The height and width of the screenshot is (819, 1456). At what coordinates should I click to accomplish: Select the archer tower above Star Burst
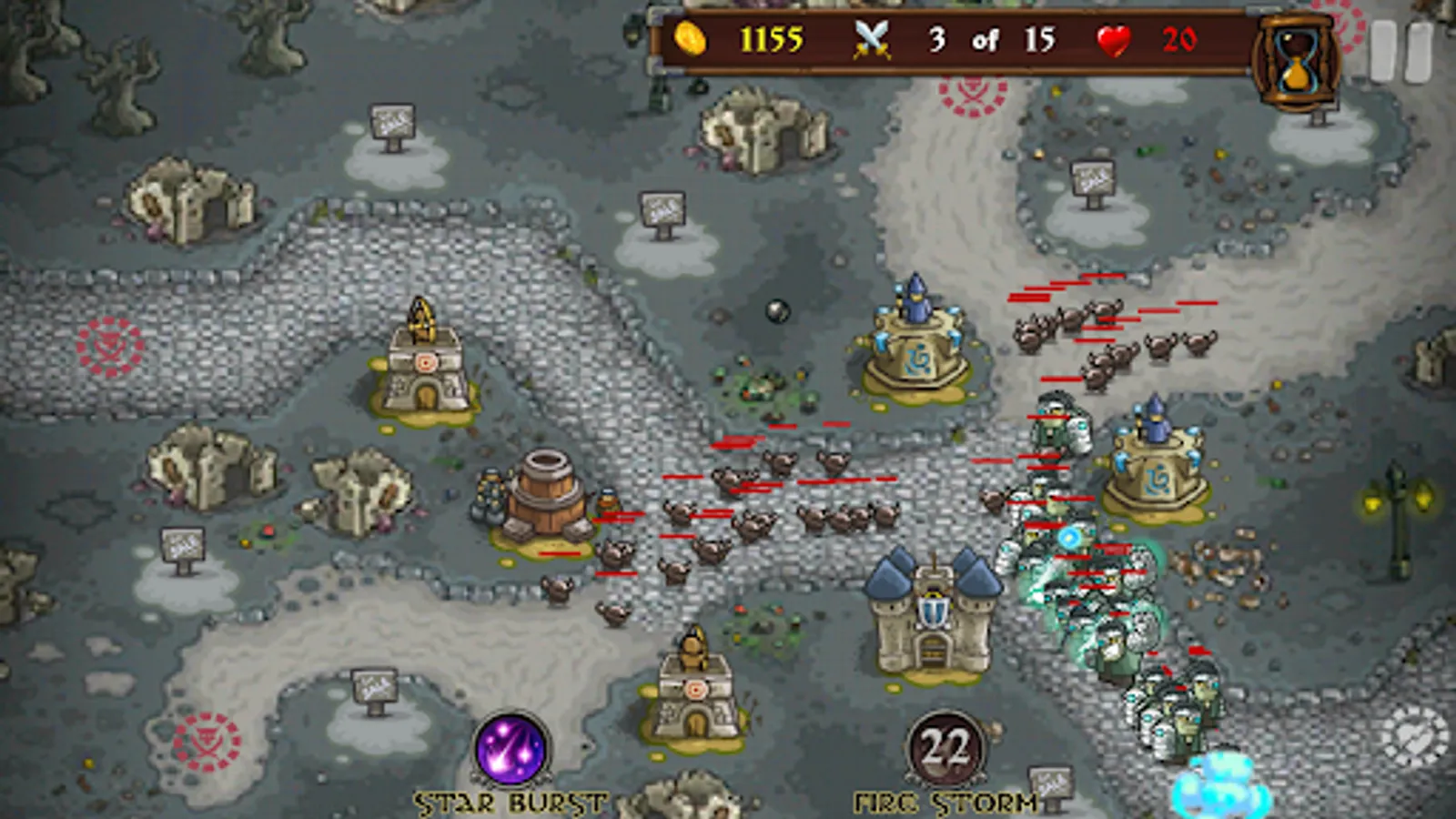pos(696,687)
